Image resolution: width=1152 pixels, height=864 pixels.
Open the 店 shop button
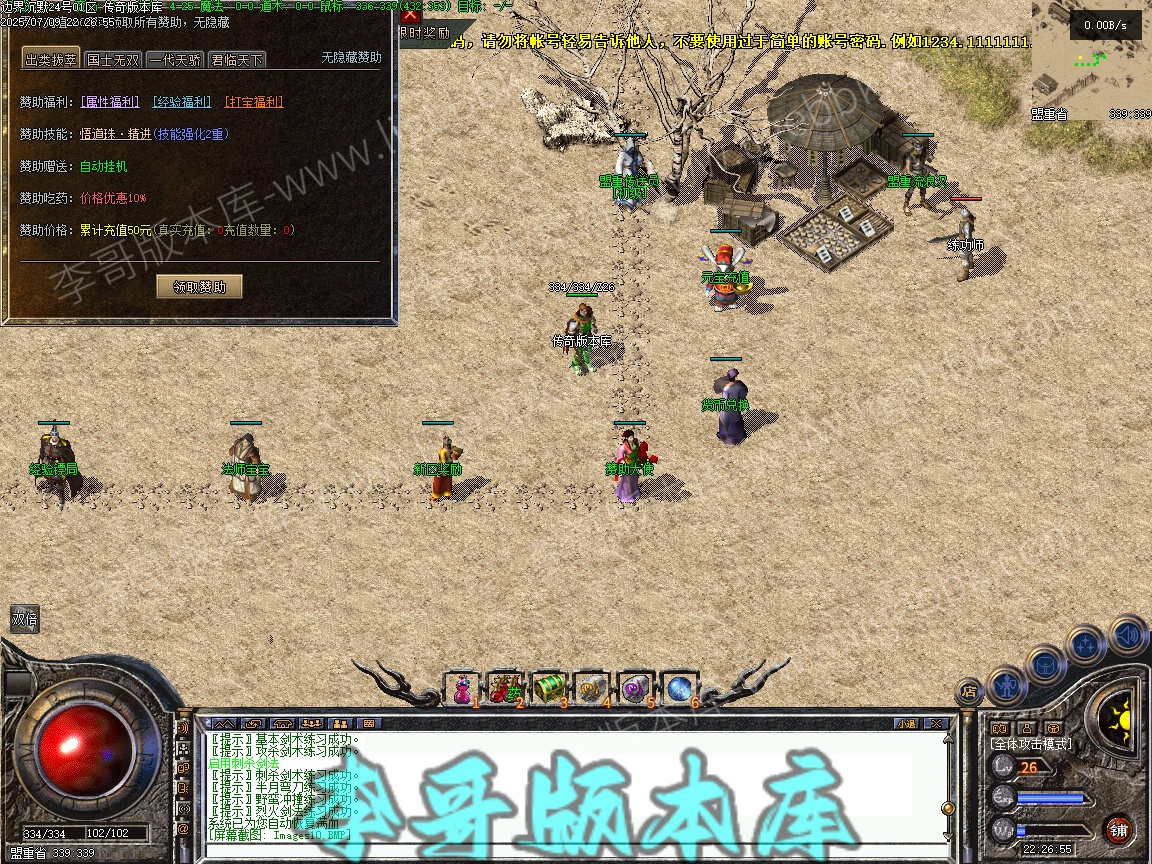[968, 689]
